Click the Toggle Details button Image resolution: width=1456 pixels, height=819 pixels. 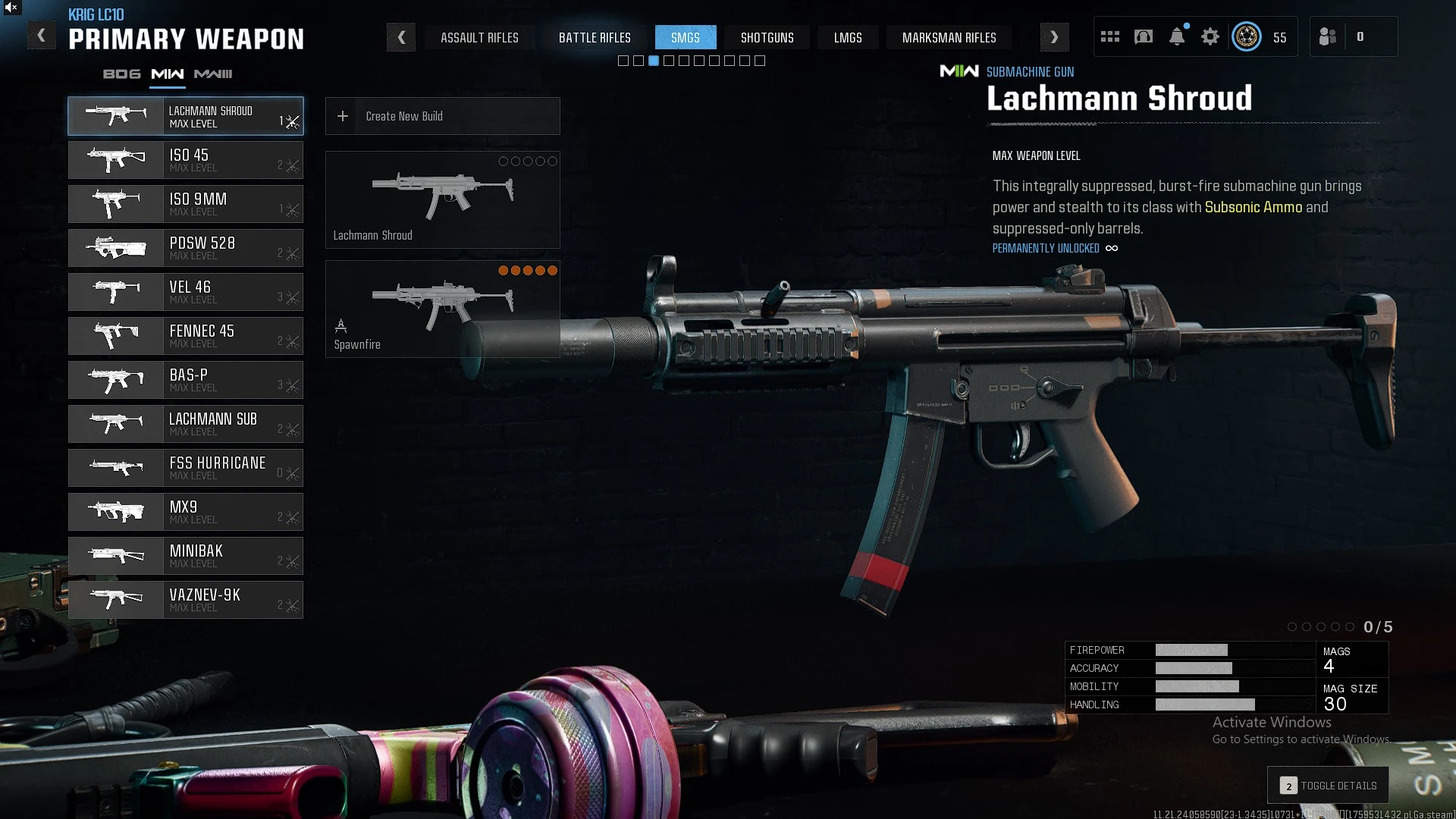[x=1328, y=786]
